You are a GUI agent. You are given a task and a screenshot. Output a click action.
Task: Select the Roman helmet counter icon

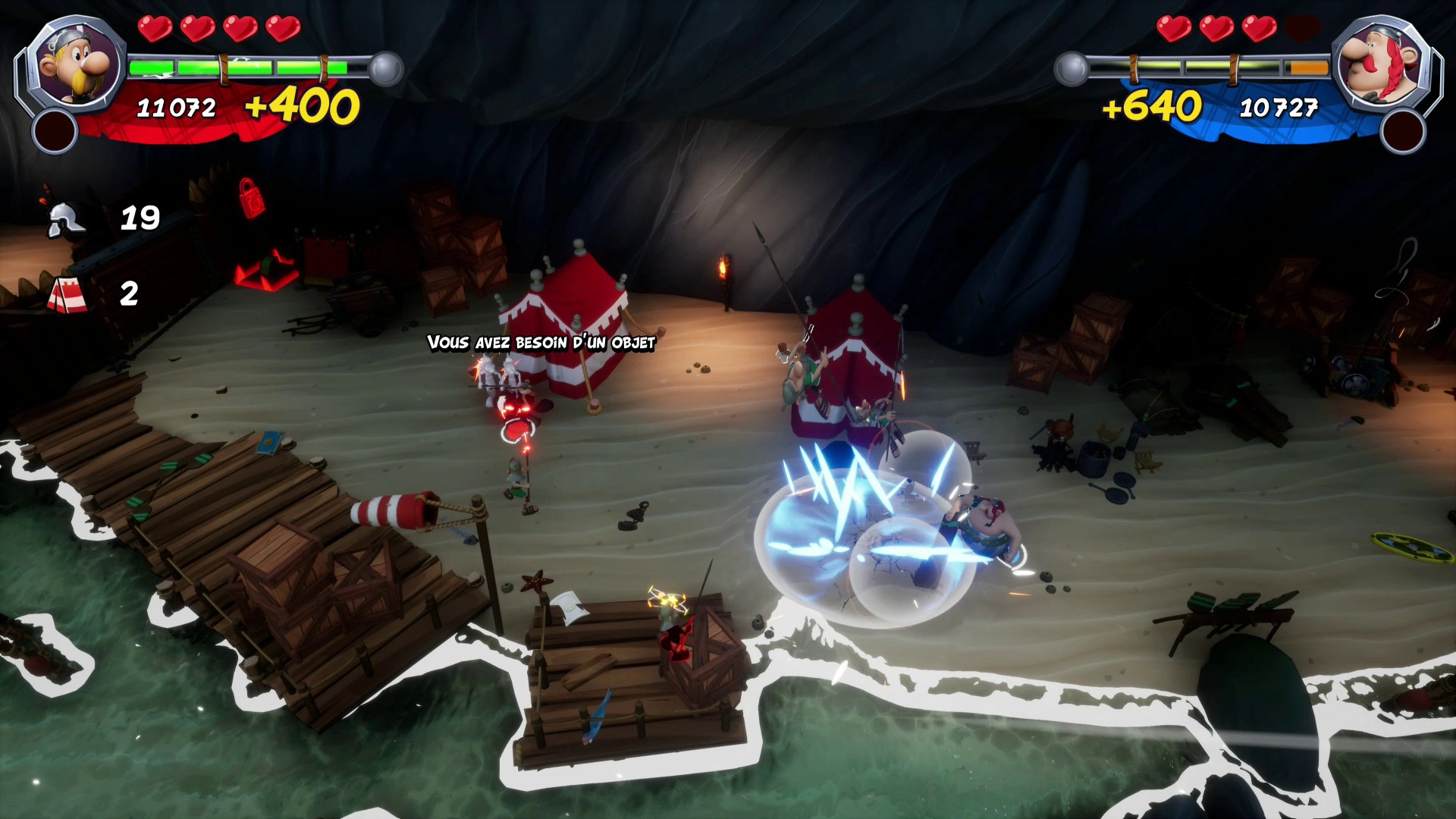(x=65, y=220)
